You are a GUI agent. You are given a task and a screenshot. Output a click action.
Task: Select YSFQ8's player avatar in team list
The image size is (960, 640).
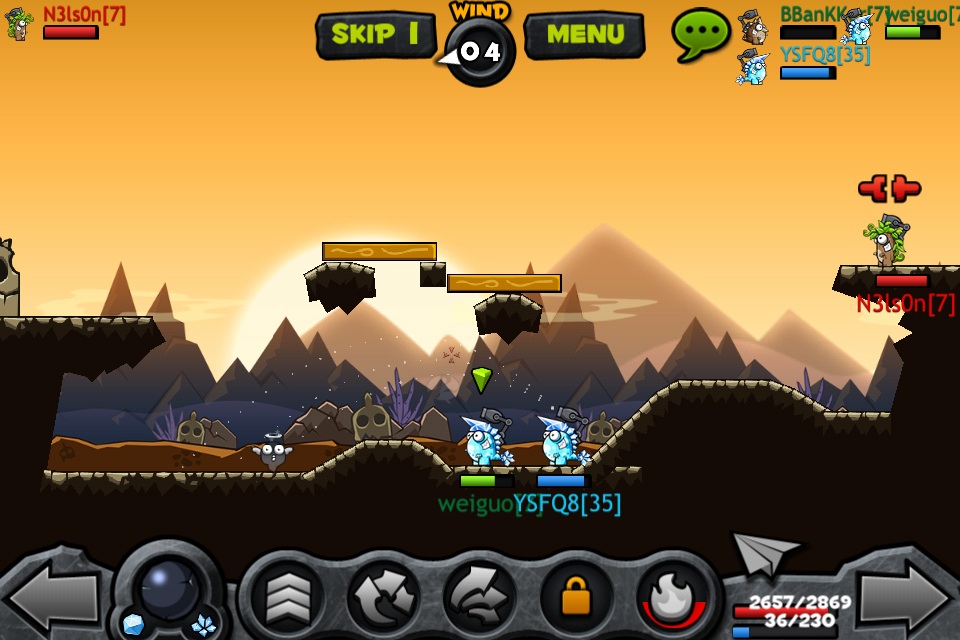click(753, 66)
